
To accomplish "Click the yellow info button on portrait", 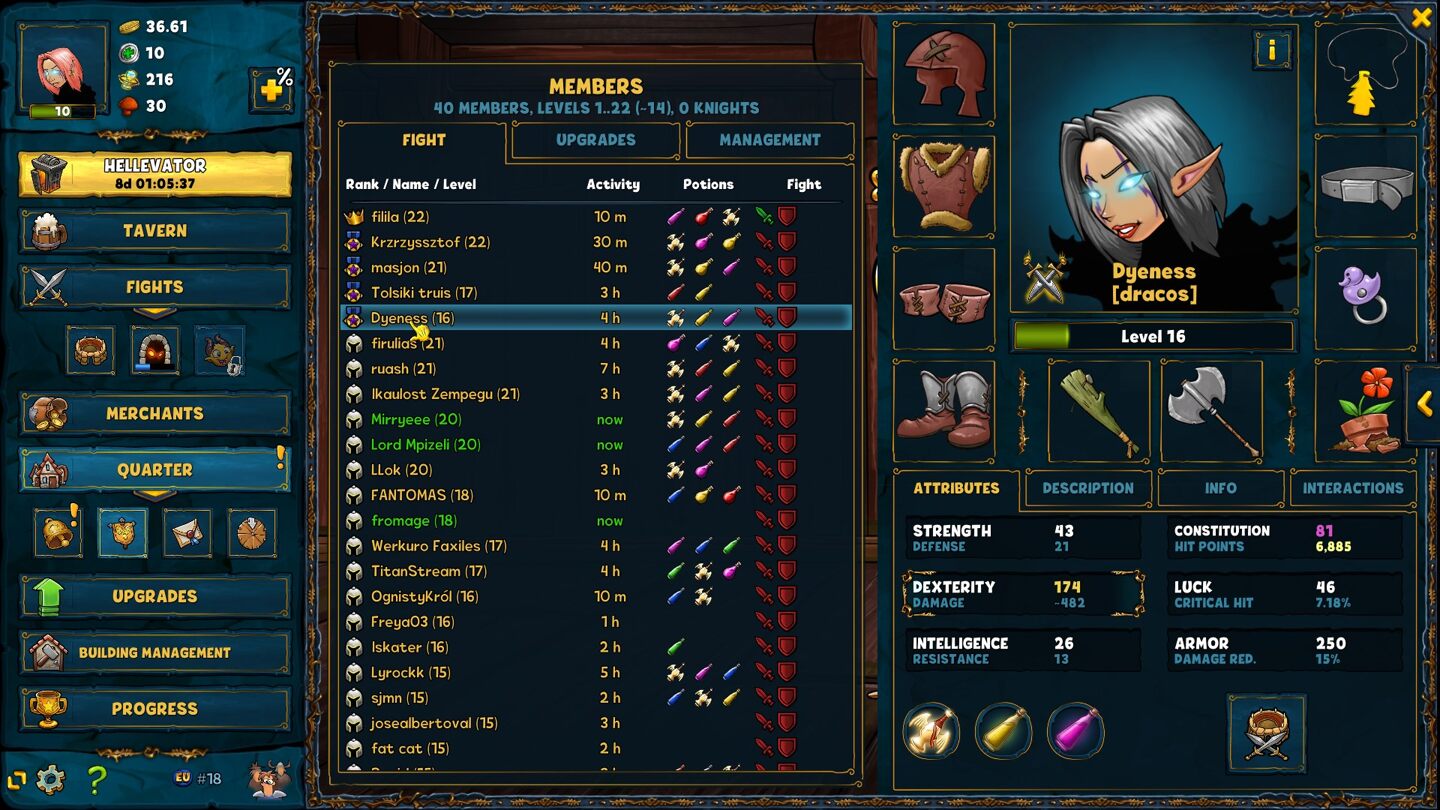I will coord(1272,49).
